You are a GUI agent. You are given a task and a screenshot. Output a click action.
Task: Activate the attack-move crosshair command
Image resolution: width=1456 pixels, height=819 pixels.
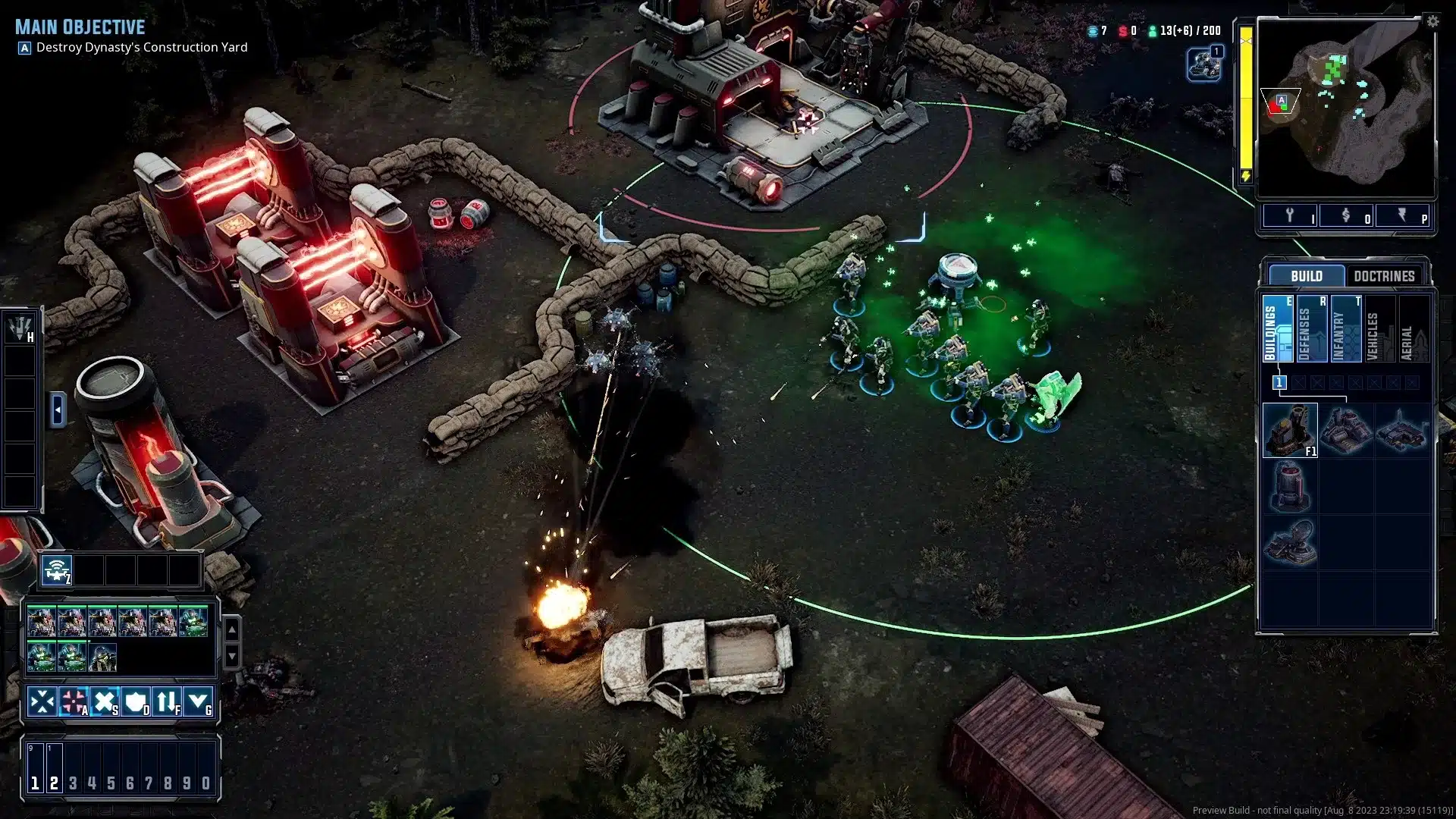(x=74, y=701)
